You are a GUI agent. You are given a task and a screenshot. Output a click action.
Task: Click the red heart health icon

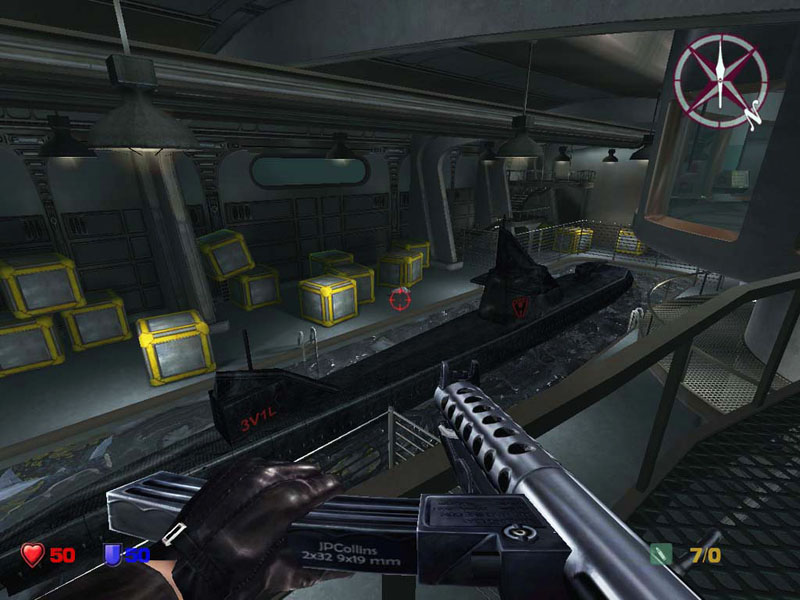tap(32, 554)
